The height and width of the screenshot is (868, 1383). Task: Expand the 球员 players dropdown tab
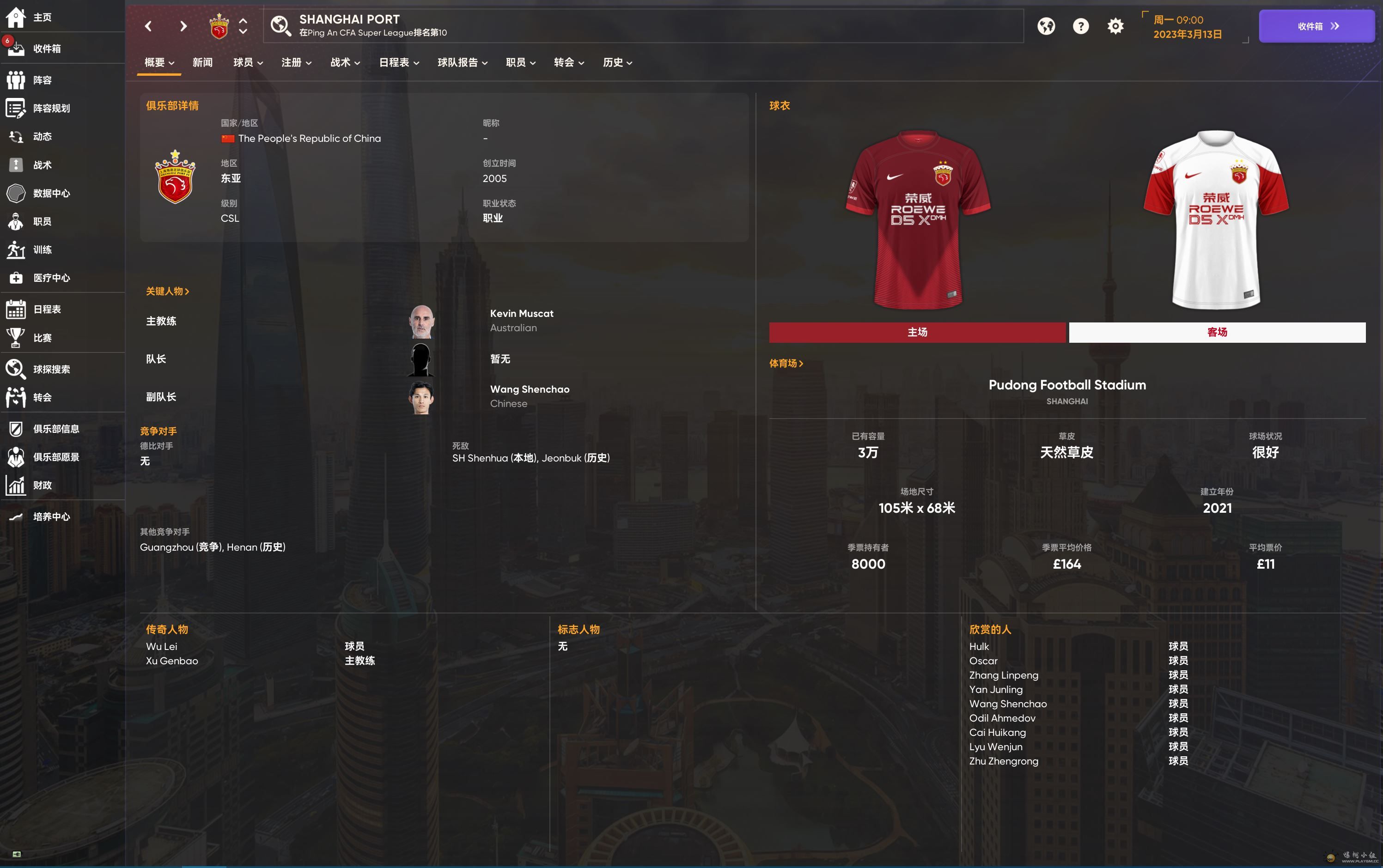tap(248, 62)
